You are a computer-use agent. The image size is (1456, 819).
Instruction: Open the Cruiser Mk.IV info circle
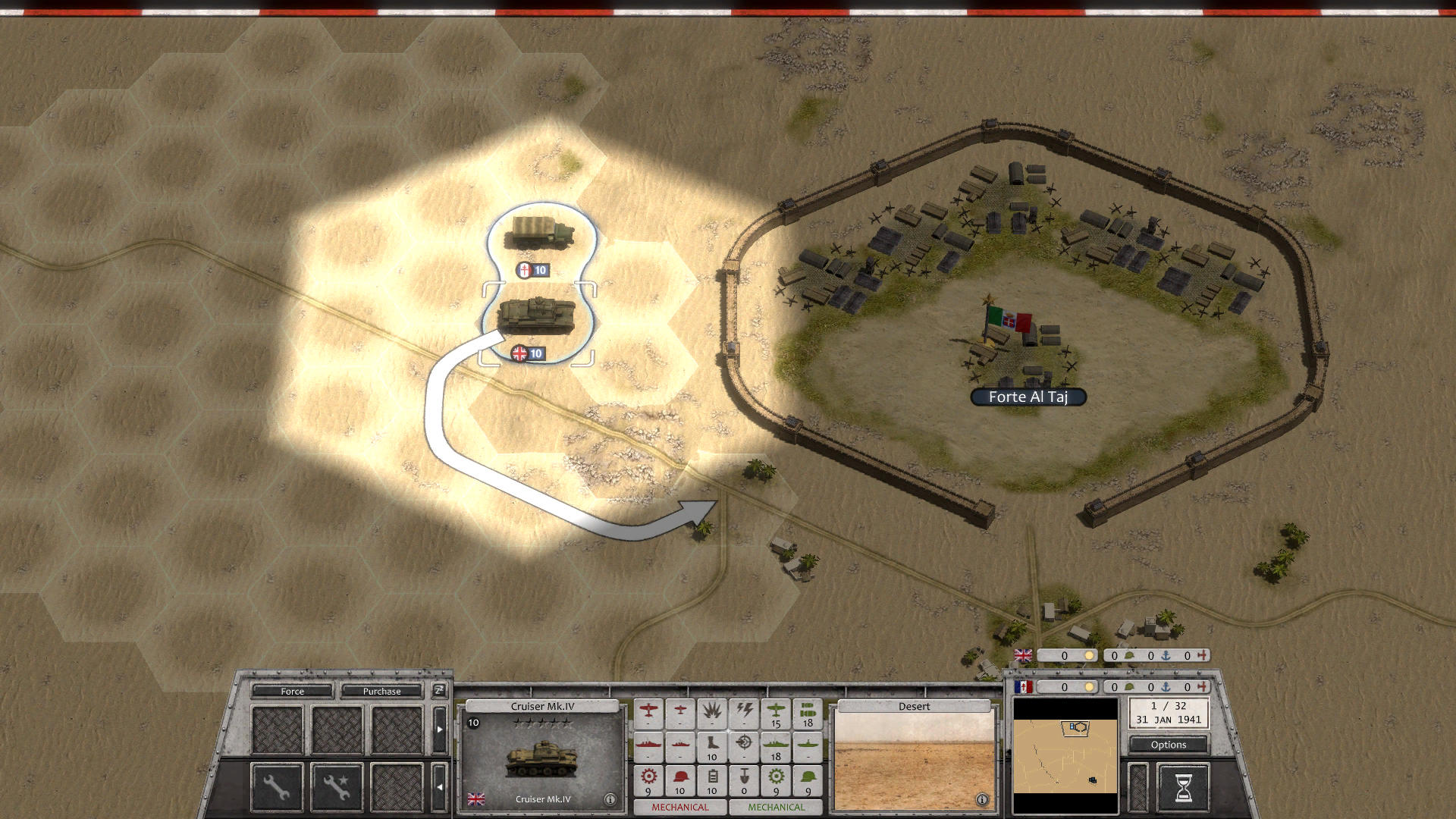pyautogui.click(x=610, y=799)
